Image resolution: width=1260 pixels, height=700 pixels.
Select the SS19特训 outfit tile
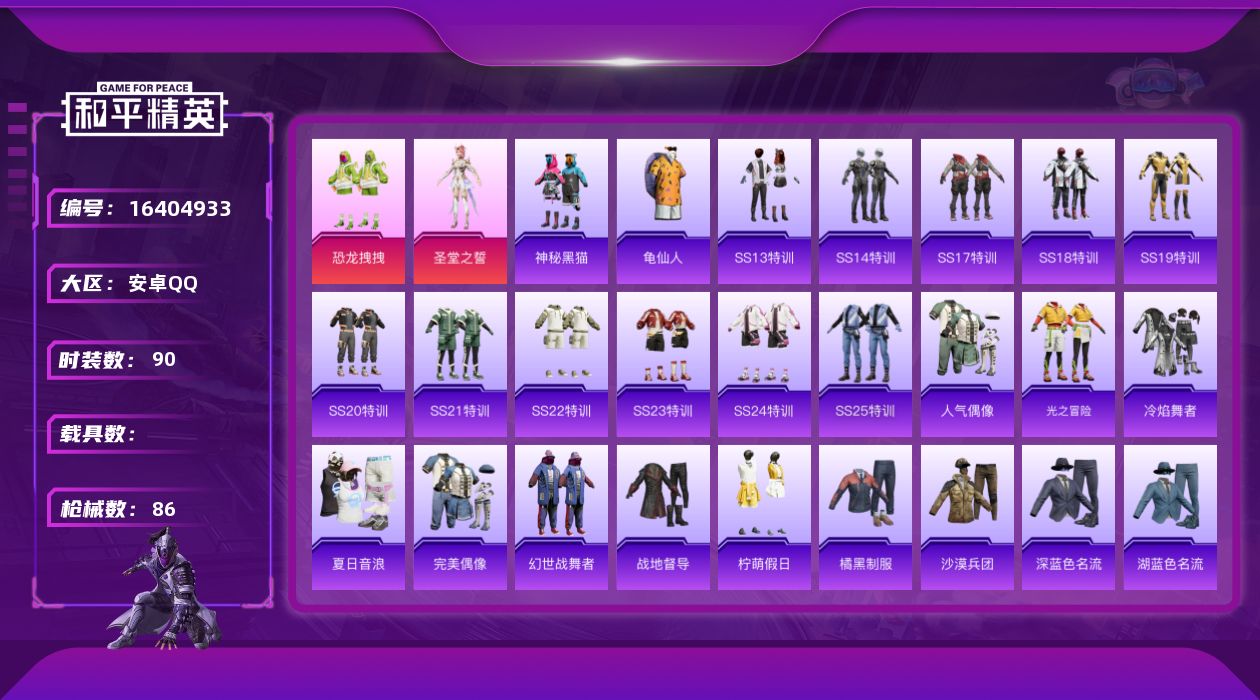(x=1170, y=211)
